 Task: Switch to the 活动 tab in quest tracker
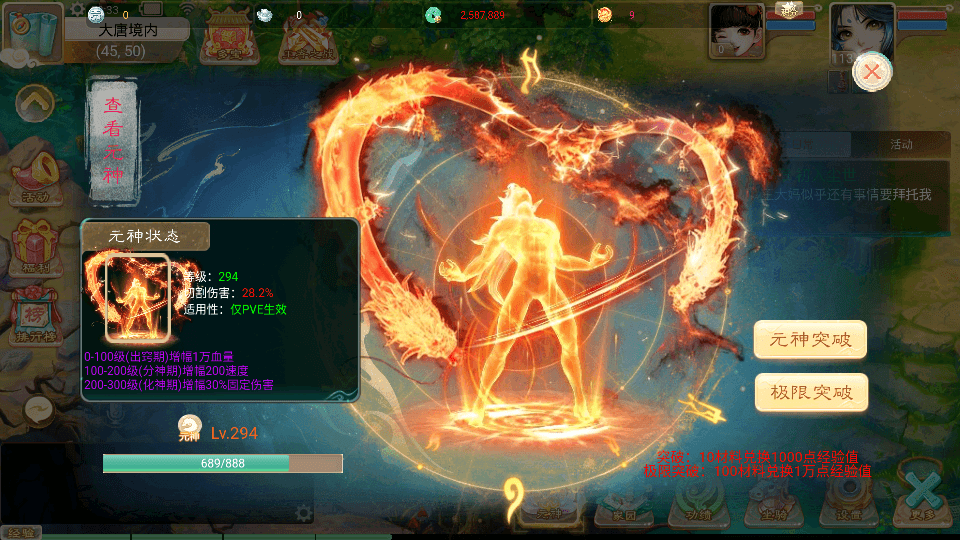901,144
